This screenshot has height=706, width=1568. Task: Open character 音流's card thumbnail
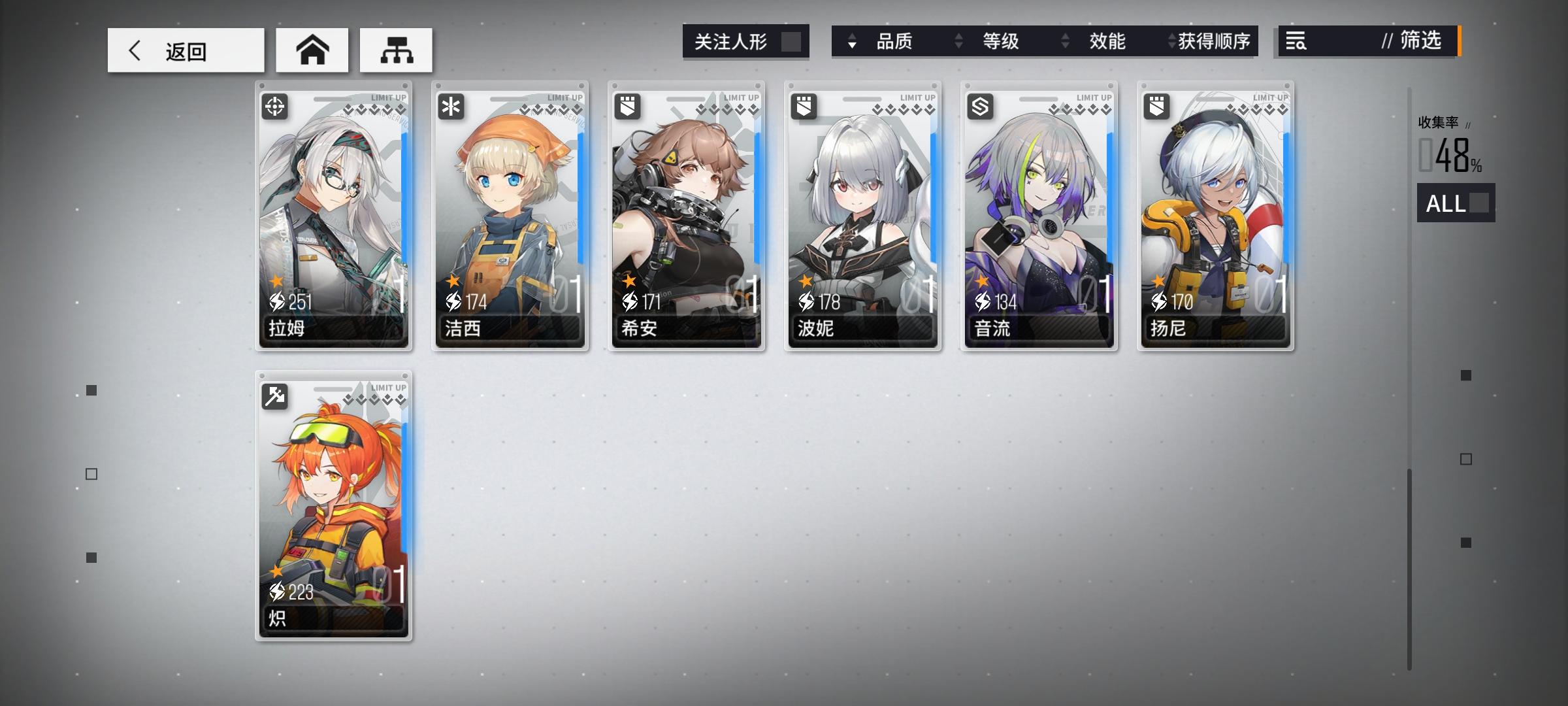coord(1037,216)
